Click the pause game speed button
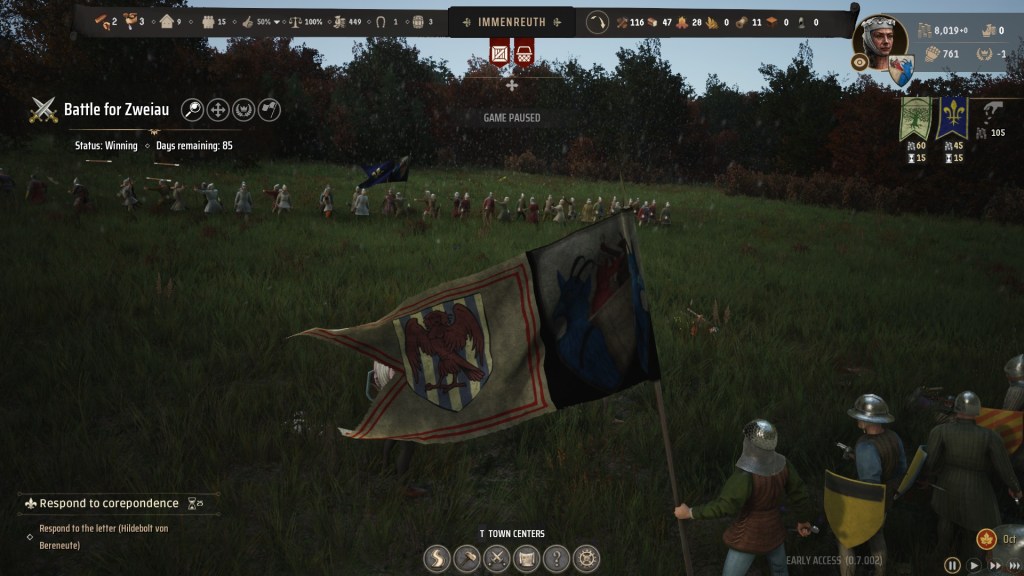 coord(952,566)
